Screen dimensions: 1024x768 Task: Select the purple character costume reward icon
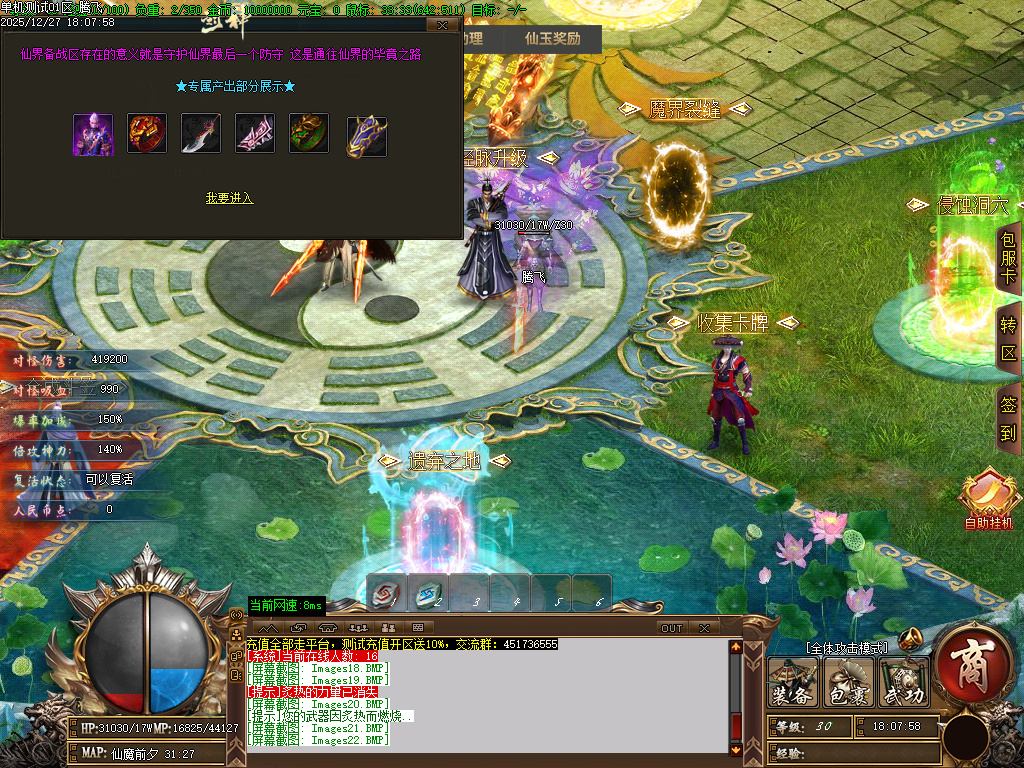pos(93,134)
